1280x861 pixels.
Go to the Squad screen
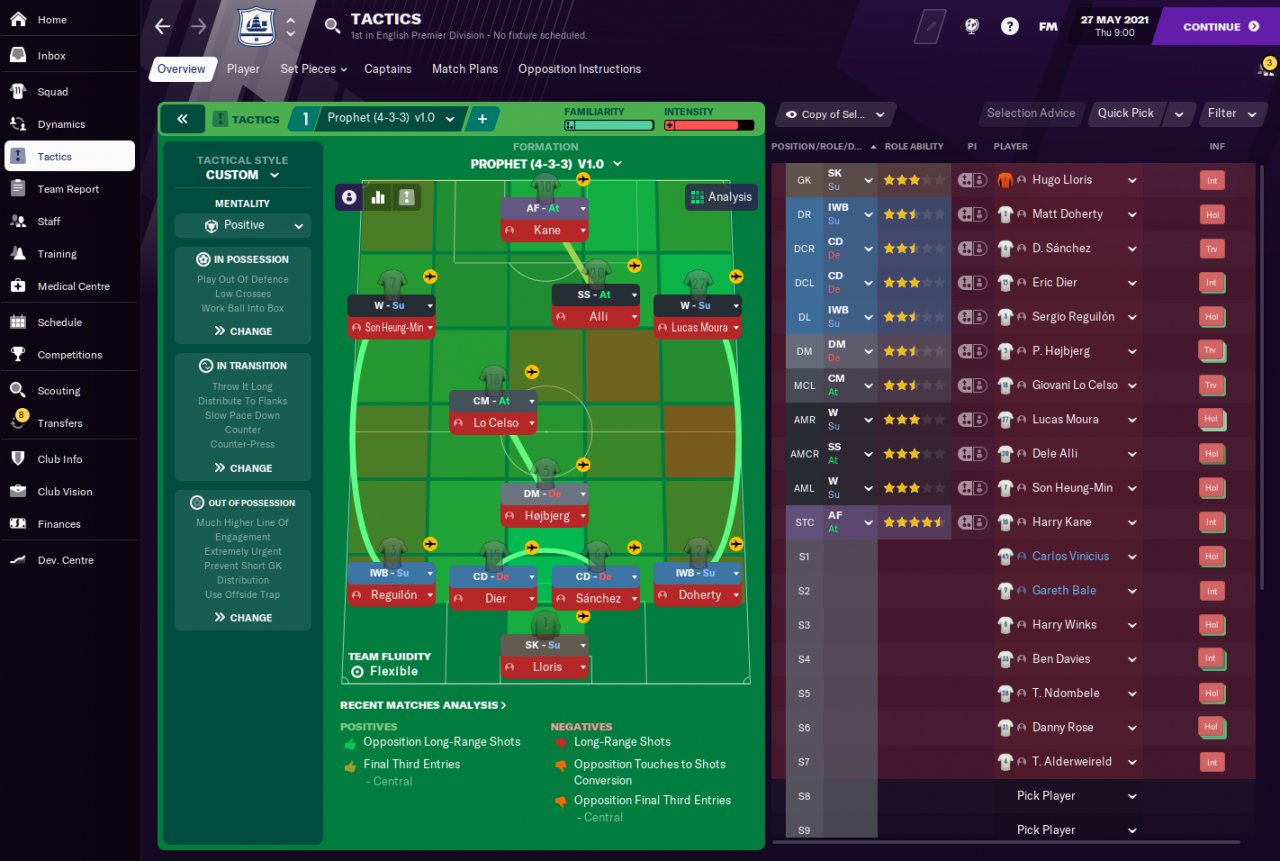coord(53,92)
